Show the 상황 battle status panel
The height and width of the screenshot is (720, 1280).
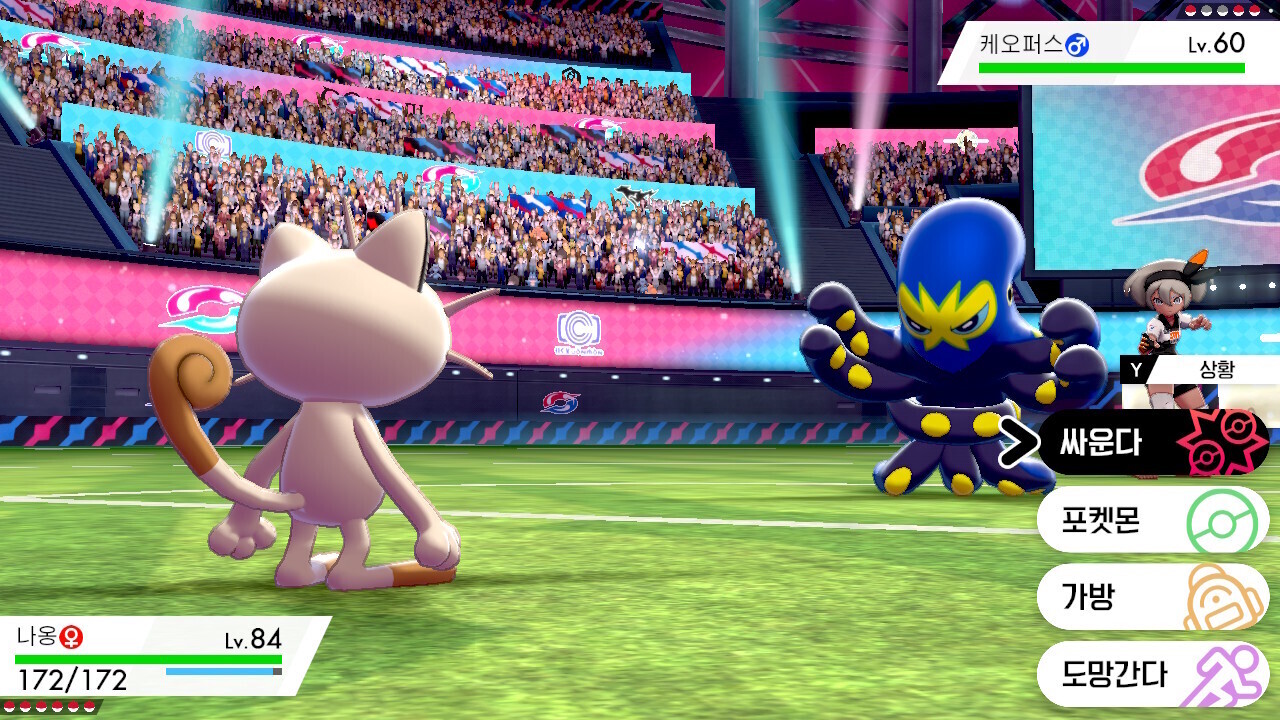coord(1198,369)
